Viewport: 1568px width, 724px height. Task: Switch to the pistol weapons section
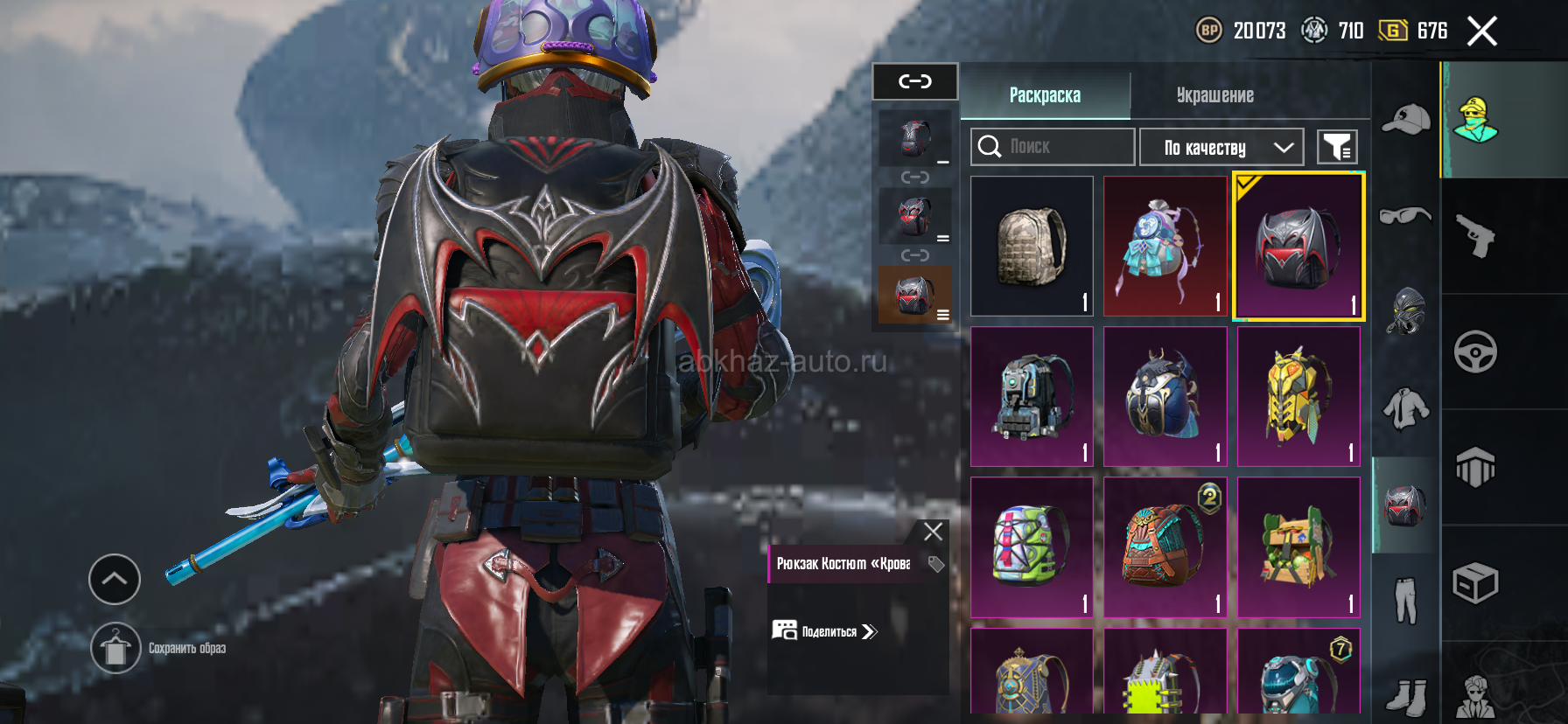pyautogui.click(x=1475, y=236)
